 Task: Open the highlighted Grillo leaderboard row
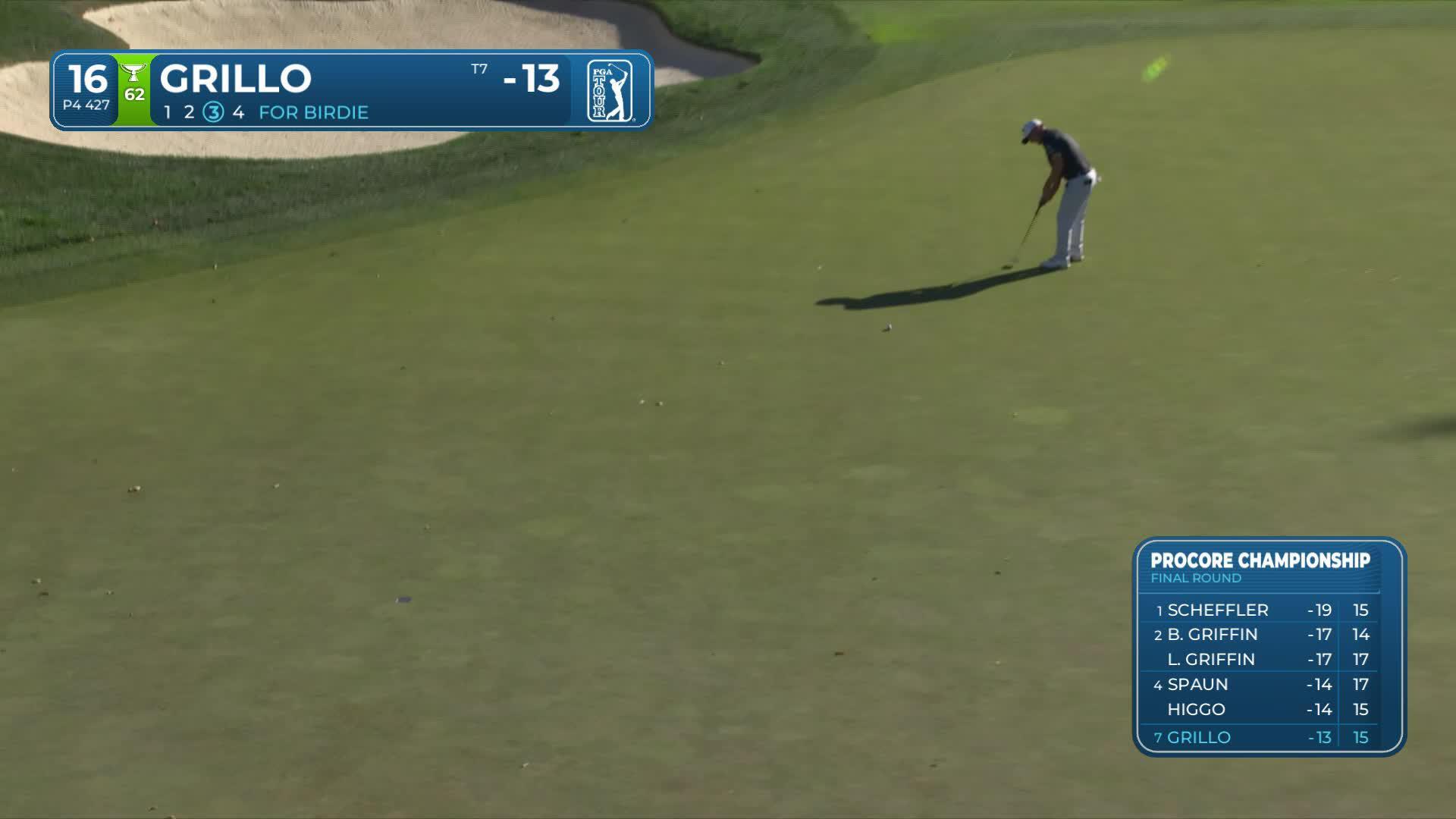coord(1259,737)
